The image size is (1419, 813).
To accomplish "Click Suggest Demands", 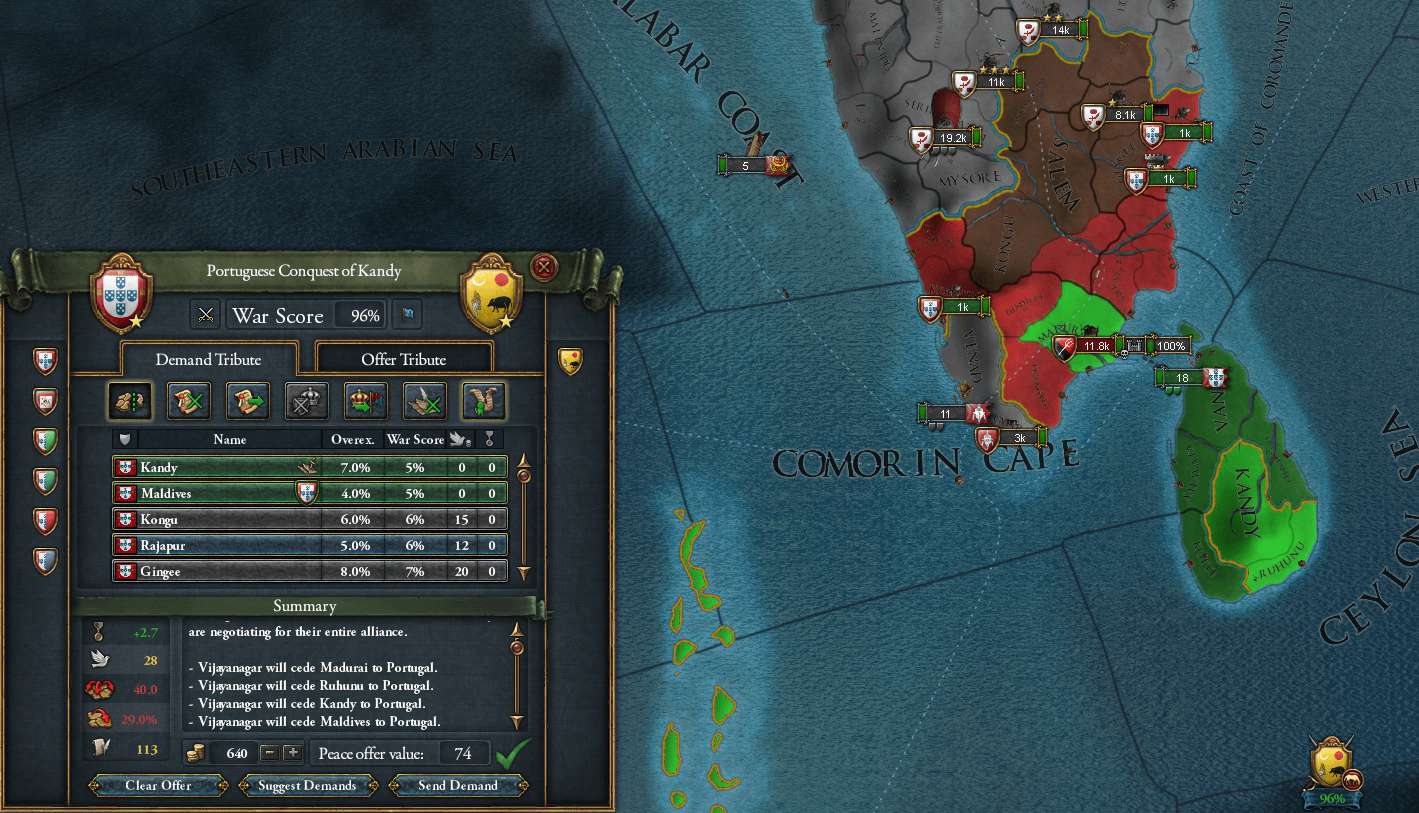I will point(307,785).
